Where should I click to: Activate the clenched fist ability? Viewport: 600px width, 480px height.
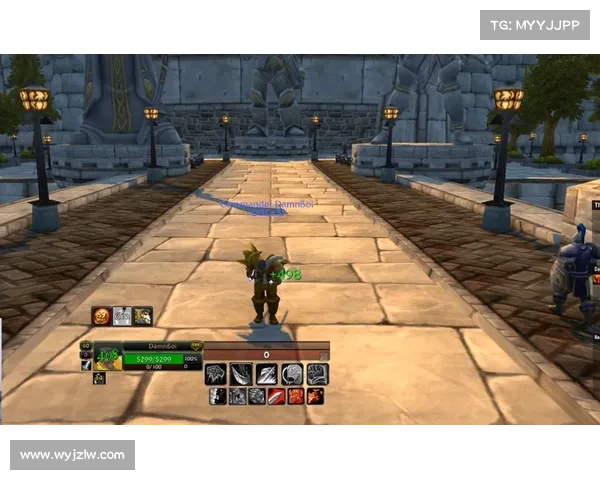316,374
